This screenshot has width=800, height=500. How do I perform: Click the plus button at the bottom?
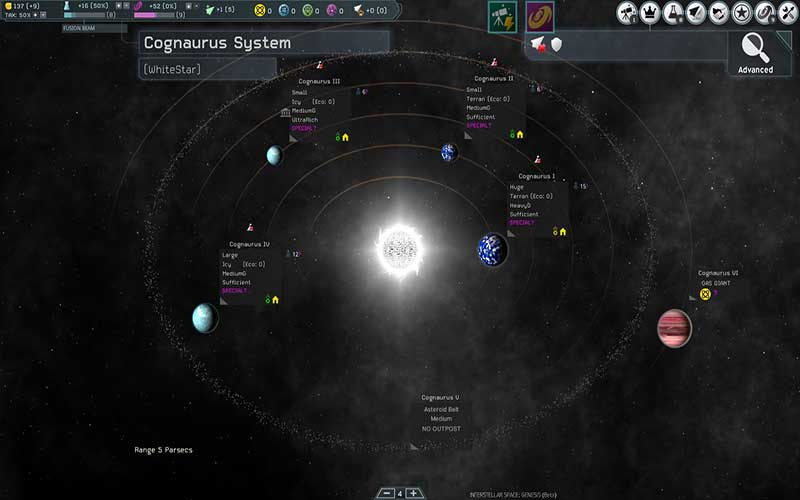414,493
